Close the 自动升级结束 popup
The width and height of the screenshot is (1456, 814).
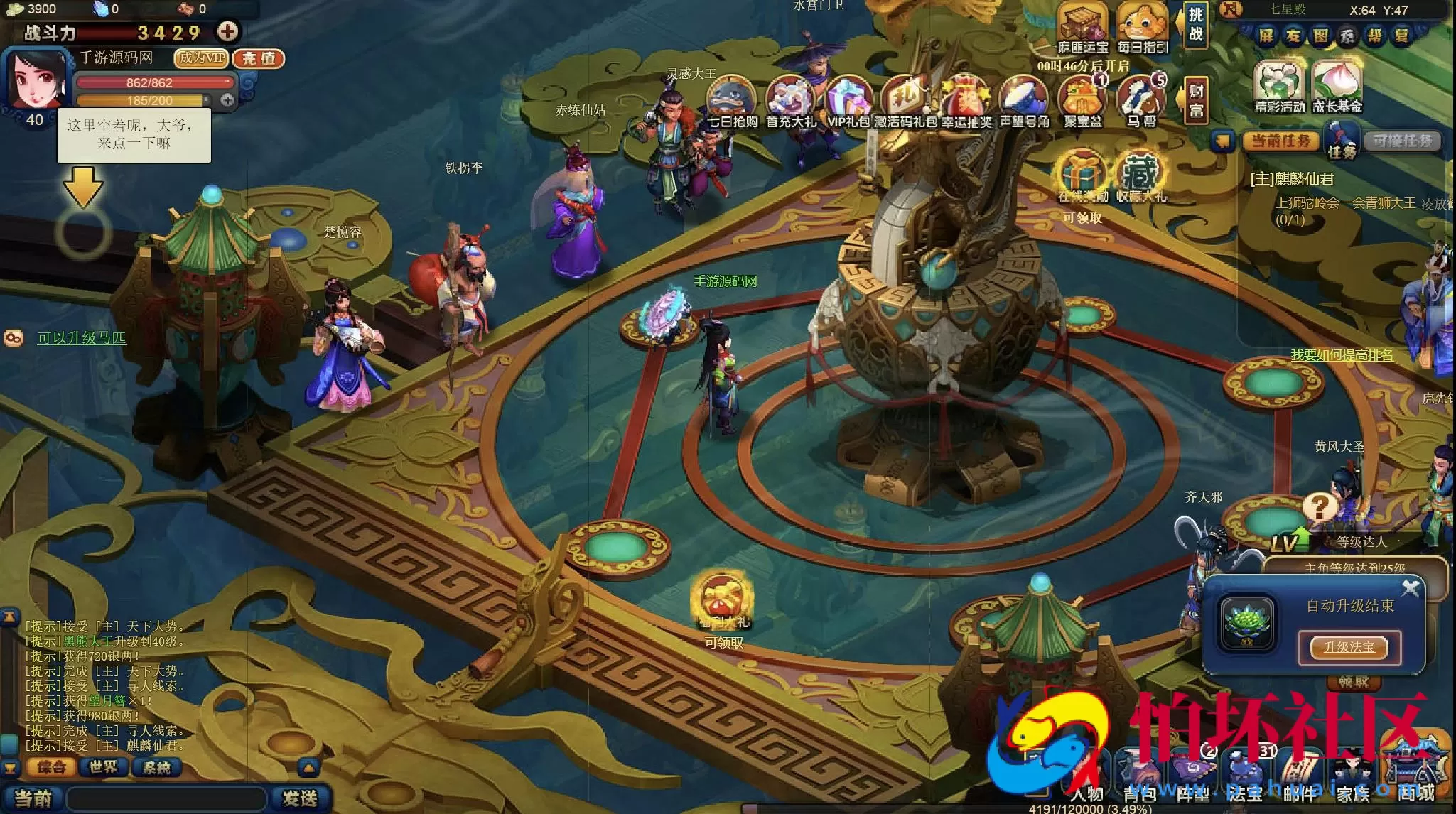pyautogui.click(x=1410, y=588)
